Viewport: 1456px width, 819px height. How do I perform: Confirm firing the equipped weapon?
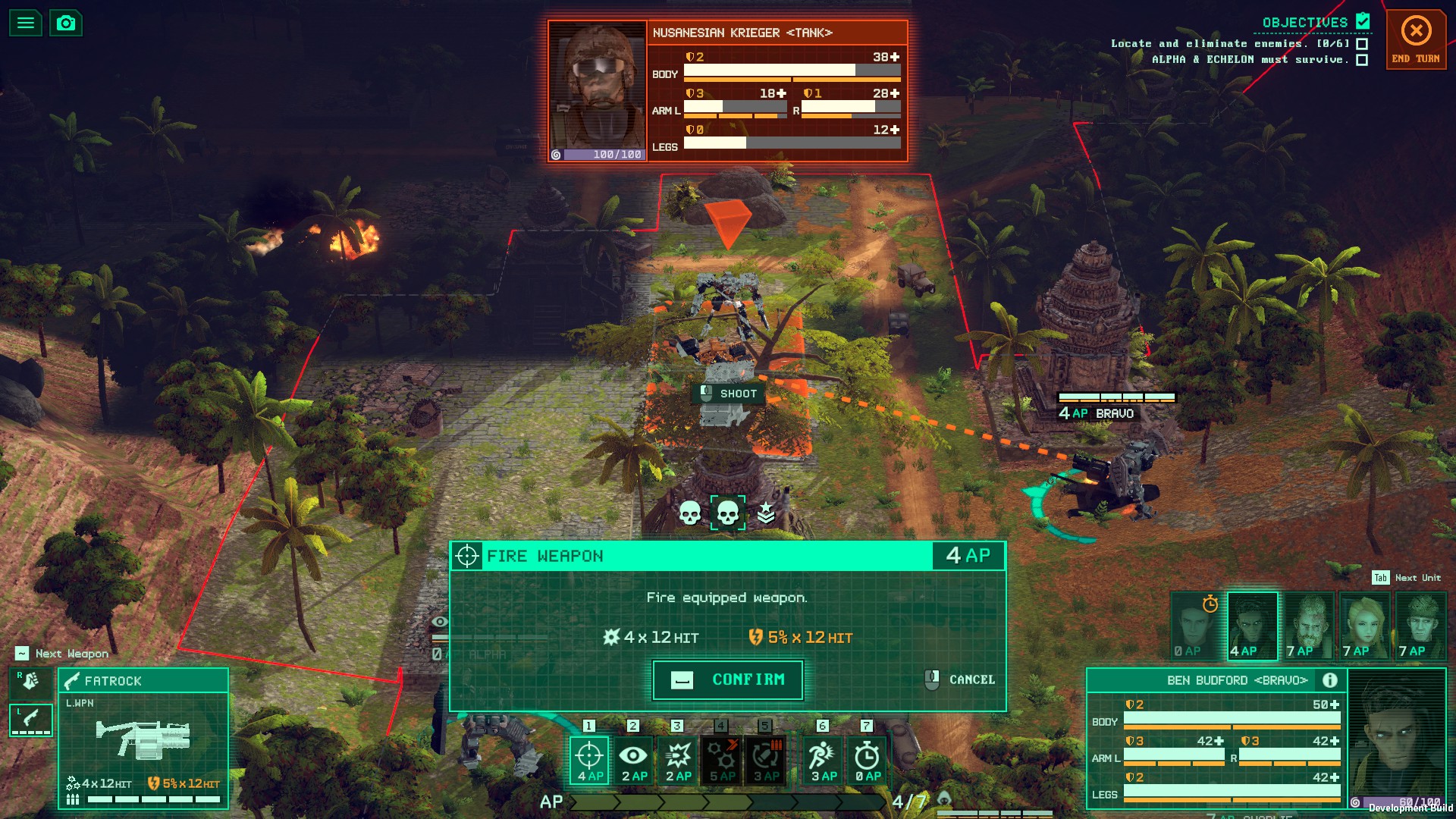(728, 679)
